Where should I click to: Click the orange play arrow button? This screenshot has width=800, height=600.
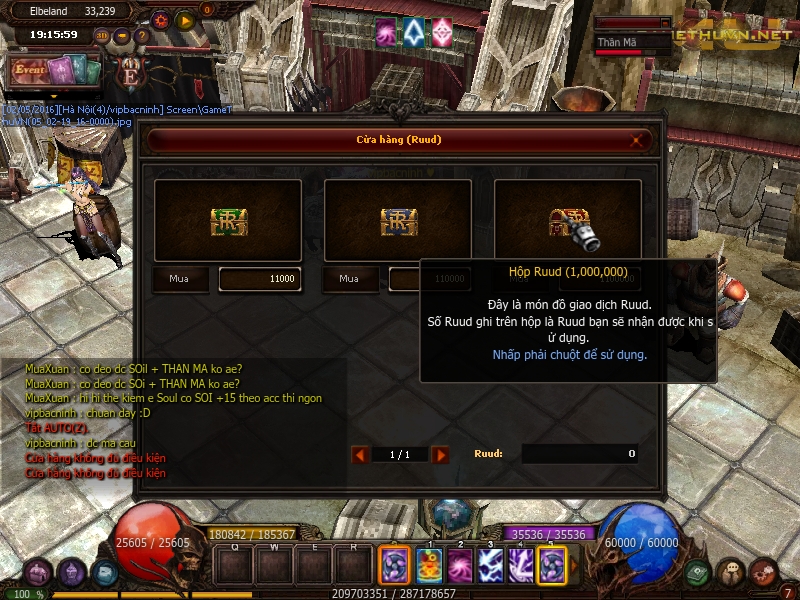coord(185,19)
